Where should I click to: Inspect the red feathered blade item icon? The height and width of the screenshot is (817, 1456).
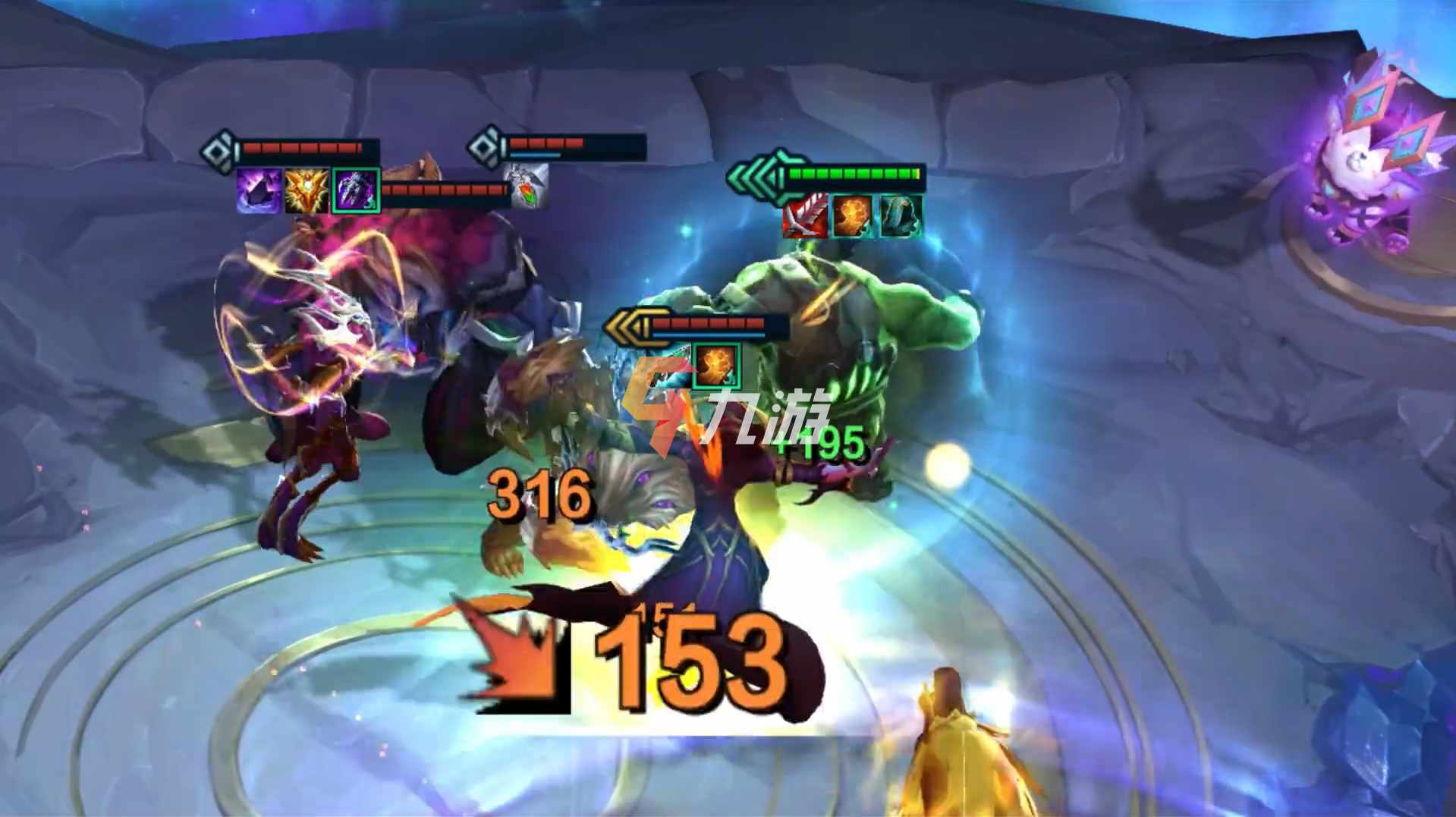(805, 215)
